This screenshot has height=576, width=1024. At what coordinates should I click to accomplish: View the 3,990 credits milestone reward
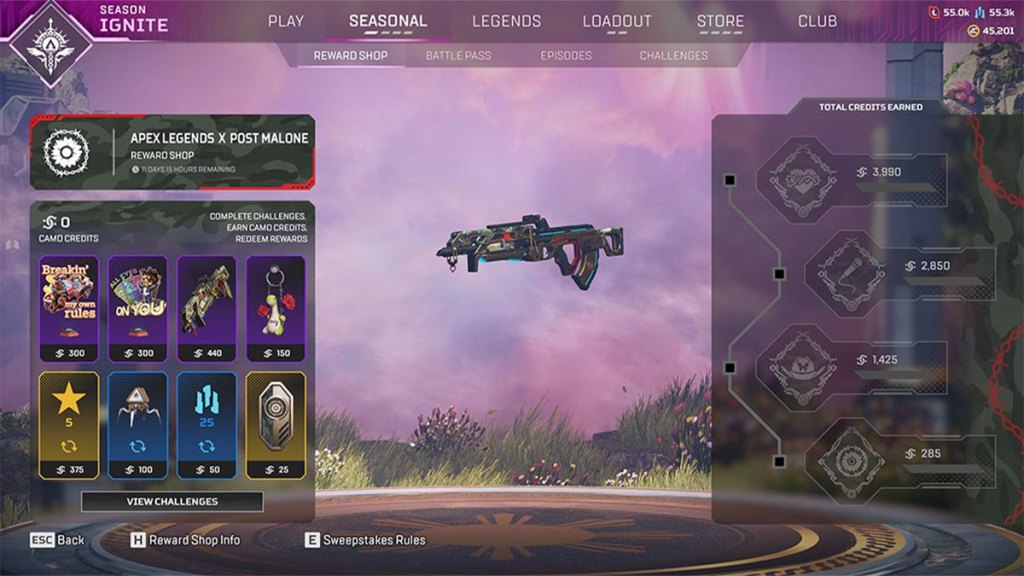click(x=850, y=180)
